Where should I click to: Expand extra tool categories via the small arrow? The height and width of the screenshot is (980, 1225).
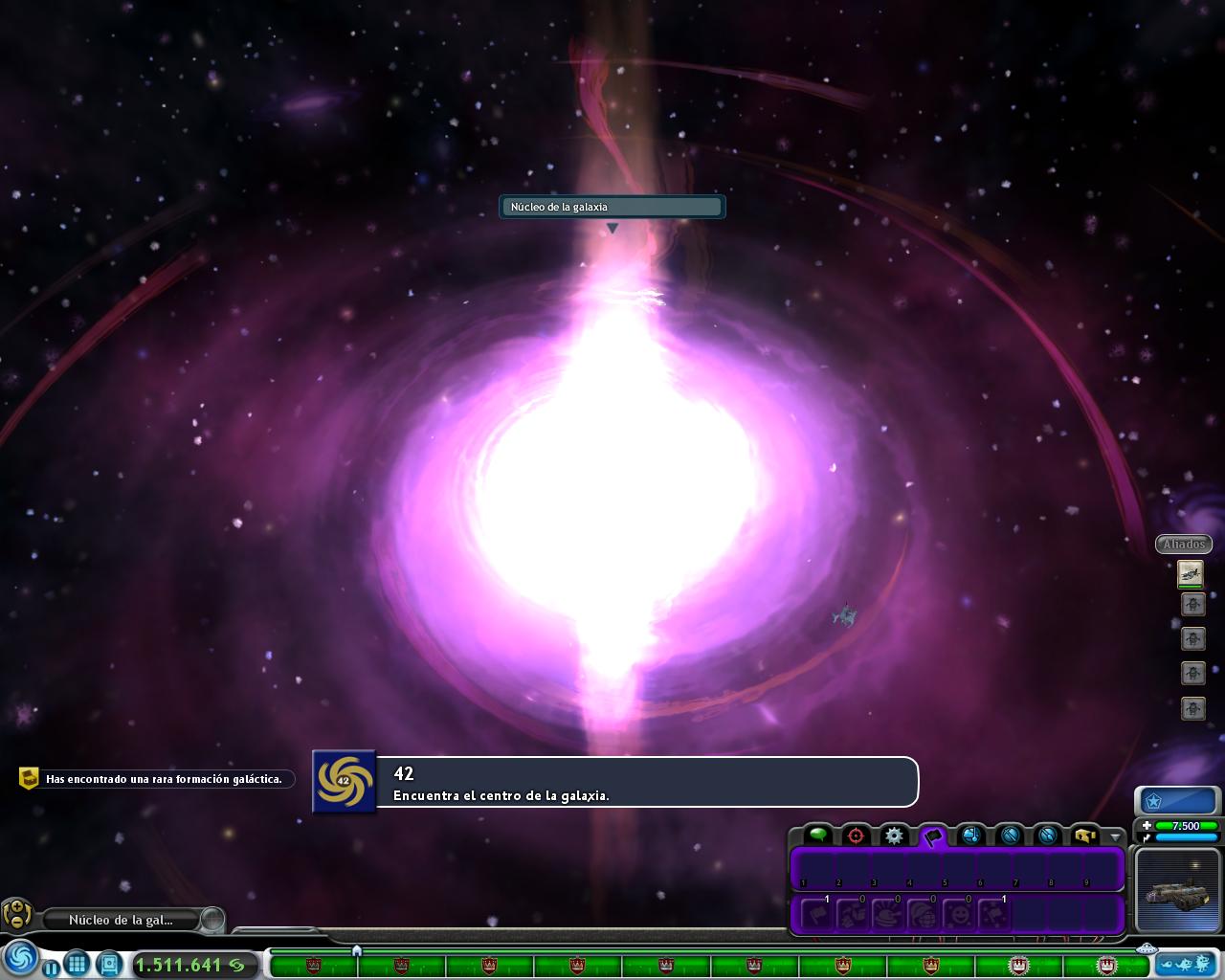click(1113, 835)
